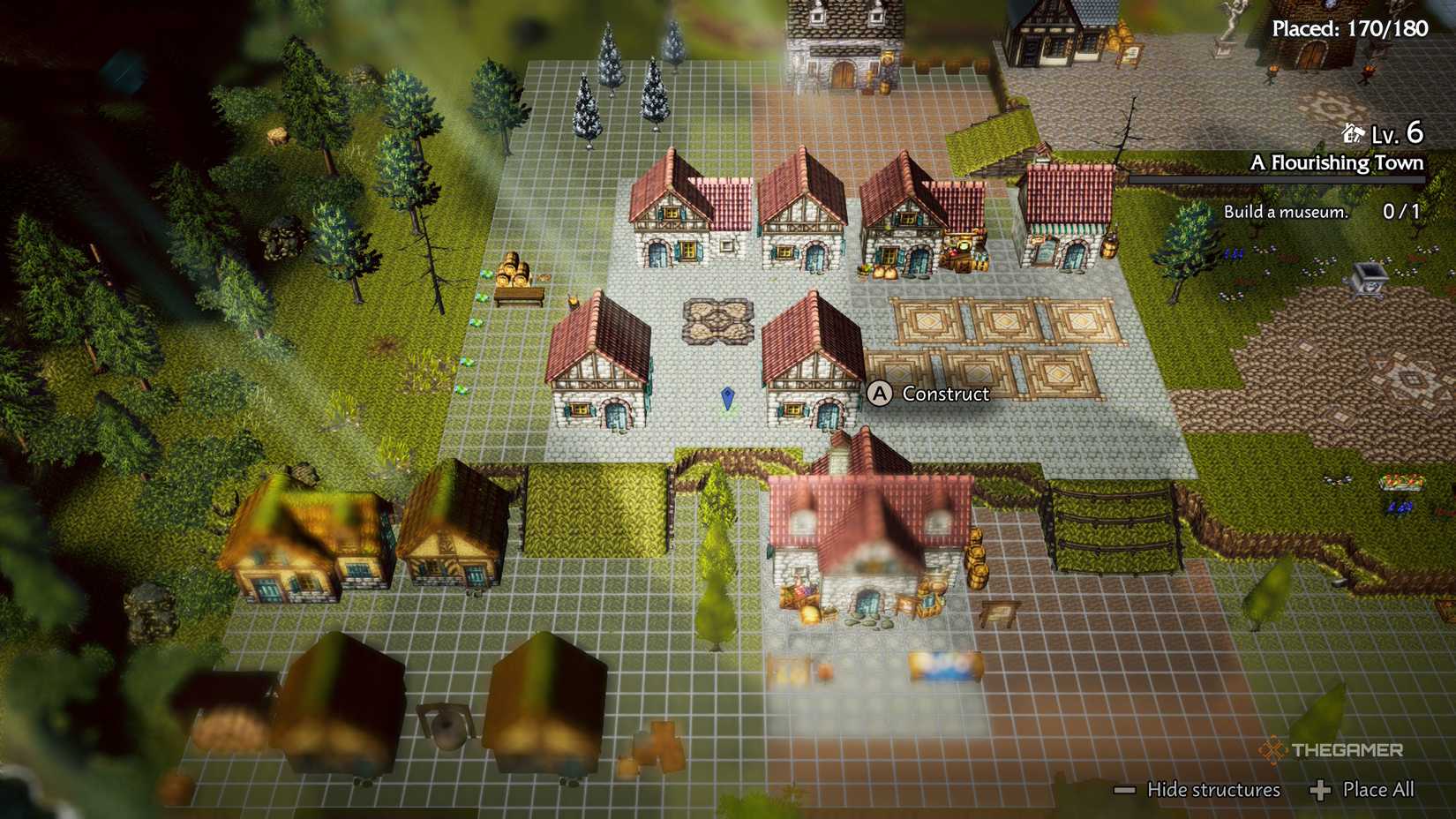The height and width of the screenshot is (819, 1456).
Task: Click the circular A button prompt
Action: click(879, 395)
